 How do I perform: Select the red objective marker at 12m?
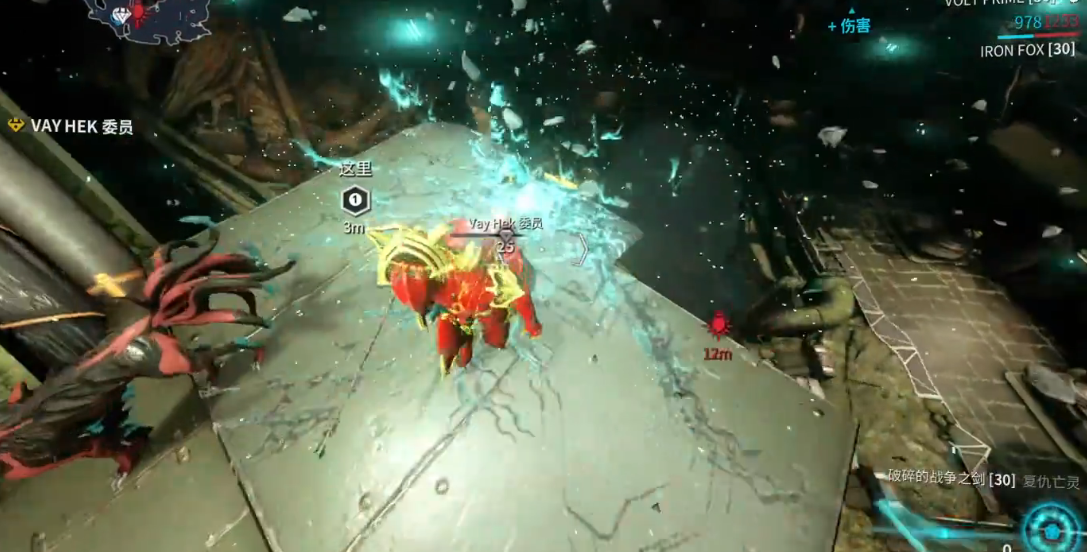coord(718,323)
